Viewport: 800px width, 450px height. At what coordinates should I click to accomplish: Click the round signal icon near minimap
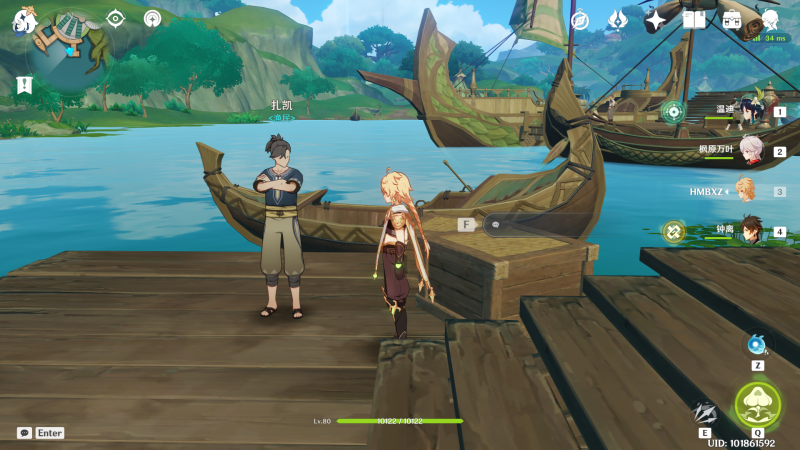152,18
